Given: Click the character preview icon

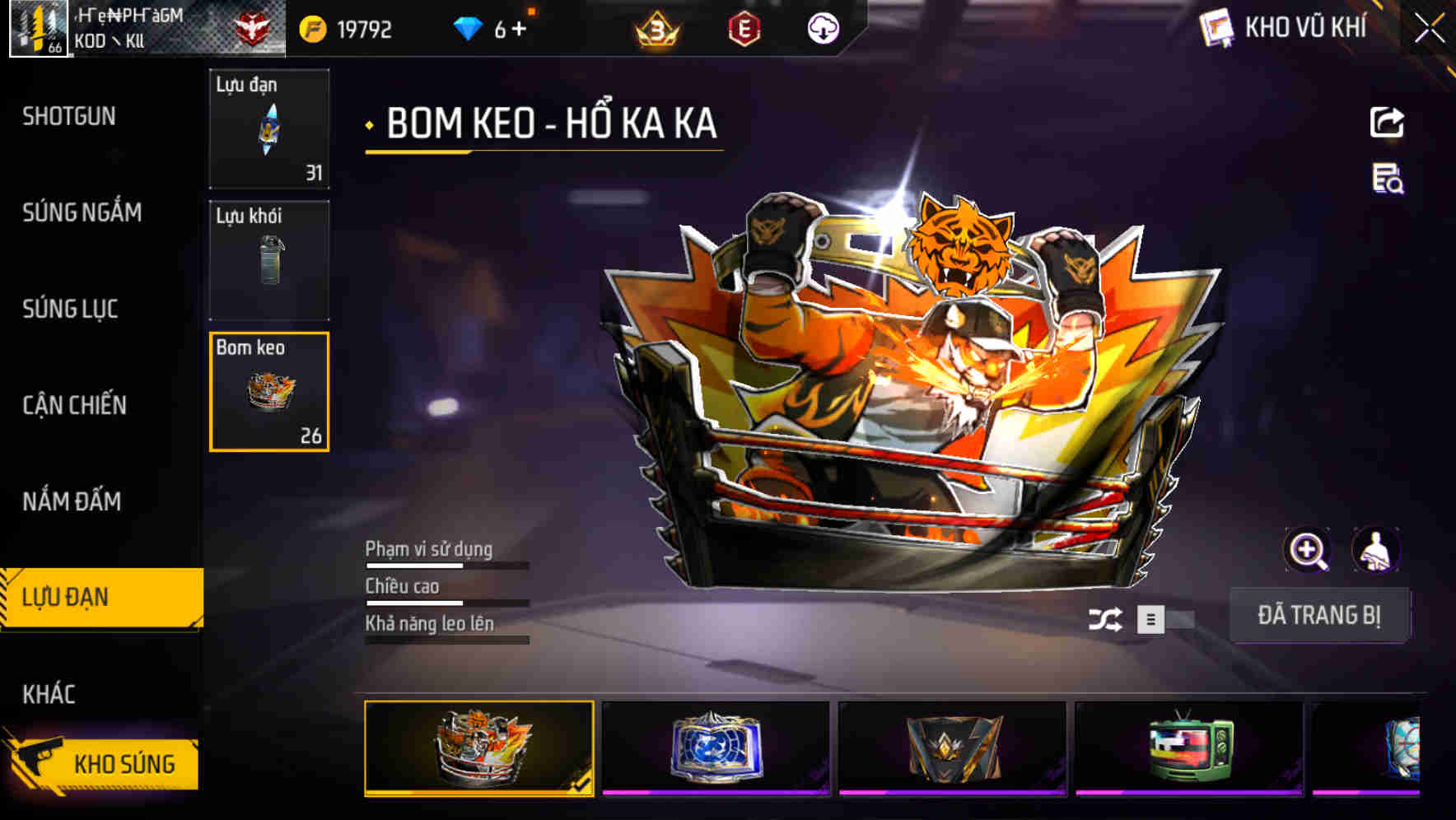Looking at the screenshot, I should (x=1375, y=549).
